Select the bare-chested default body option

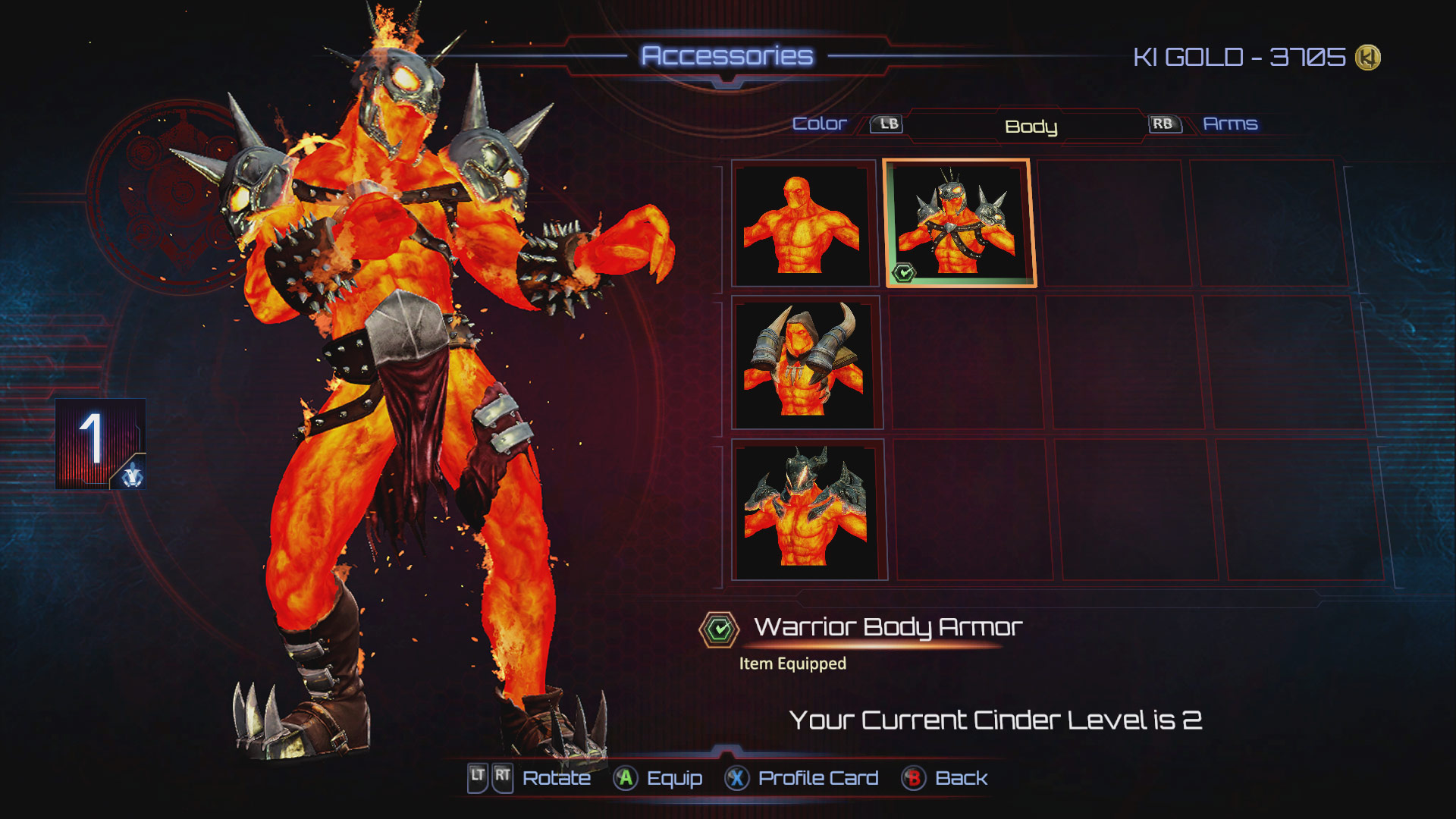point(805,224)
